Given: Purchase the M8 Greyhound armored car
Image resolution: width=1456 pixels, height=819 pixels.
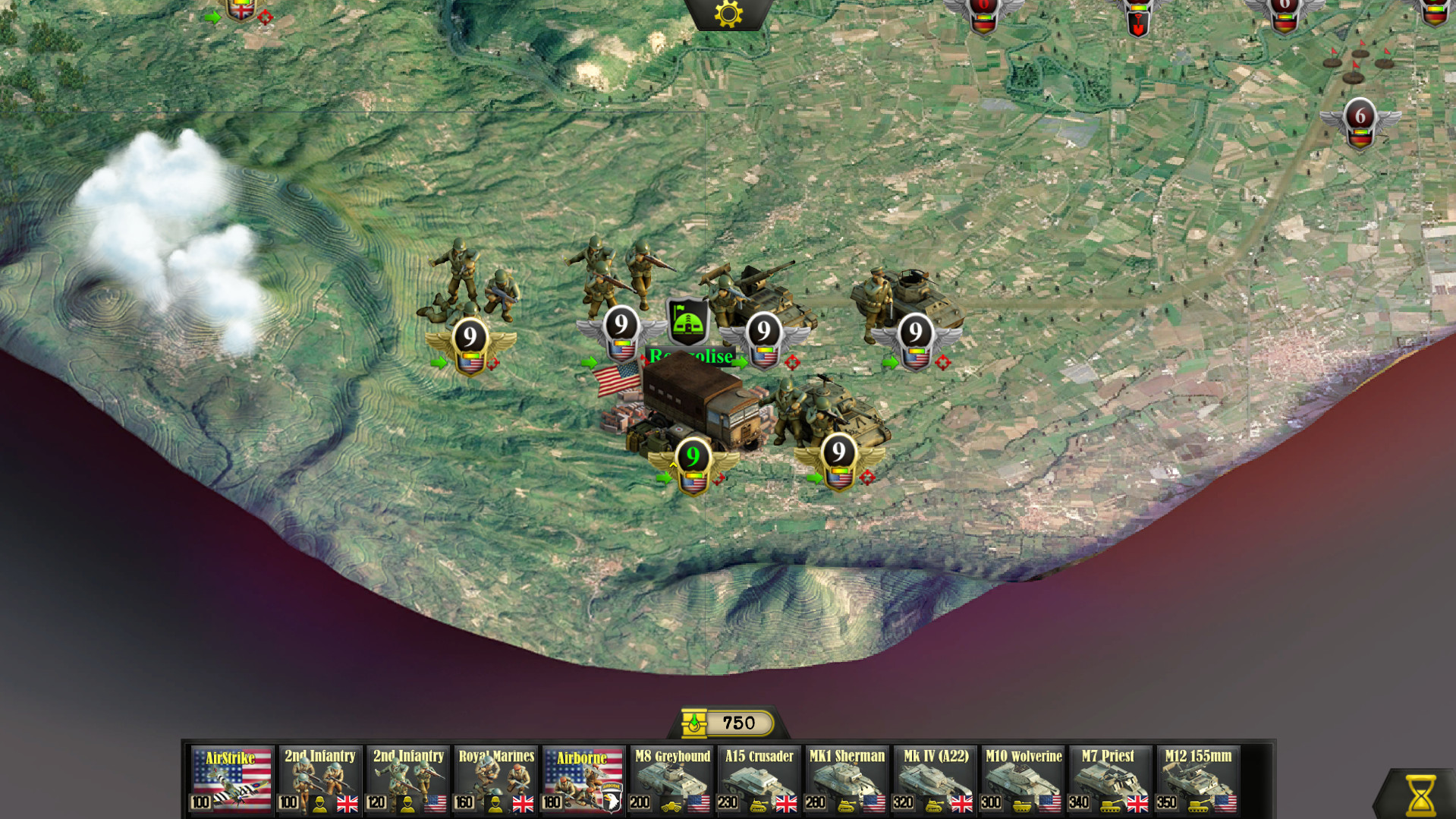Looking at the screenshot, I should pyautogui.click(x=669, y=780).
